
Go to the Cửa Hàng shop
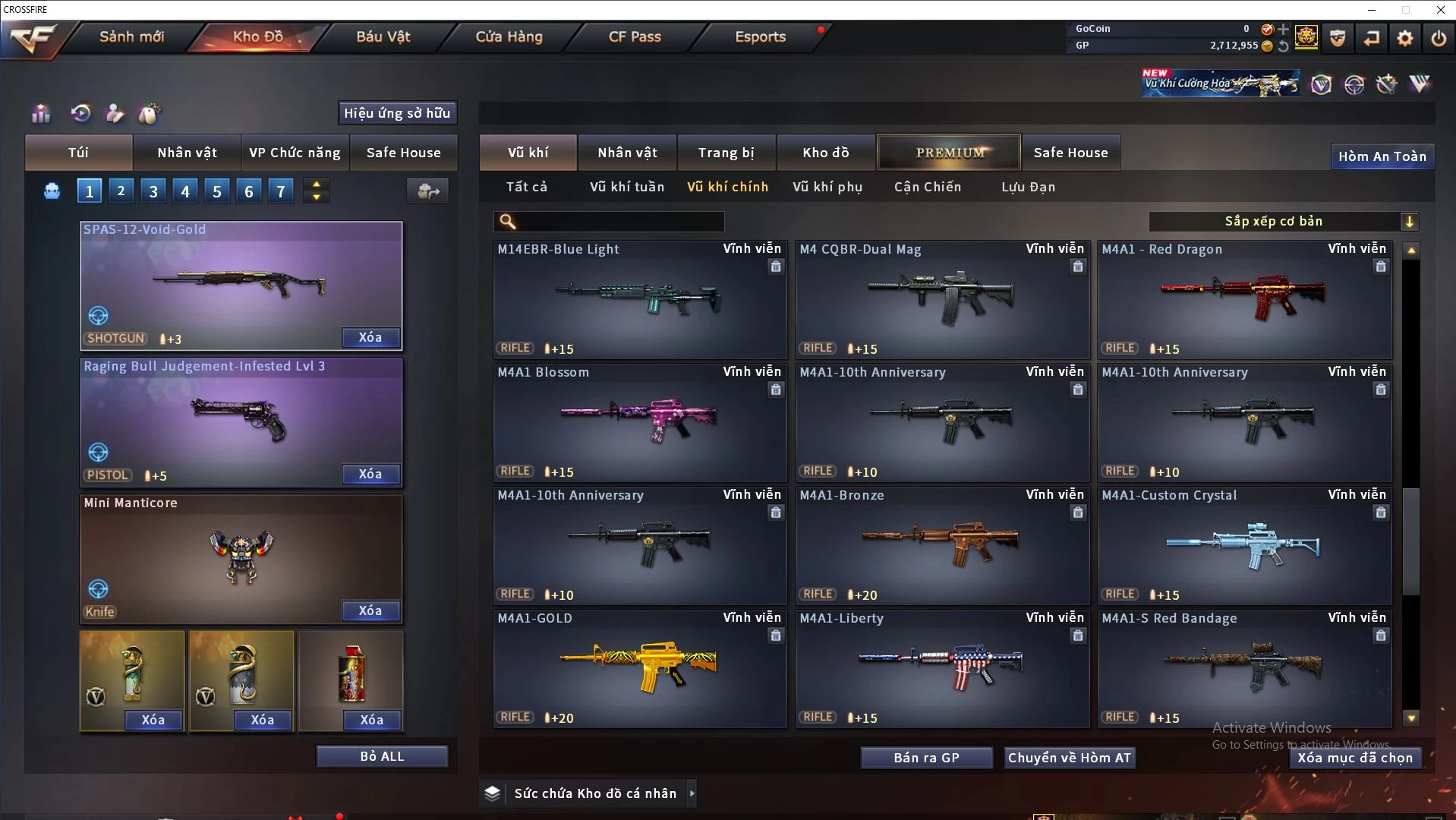click(509, 36)
